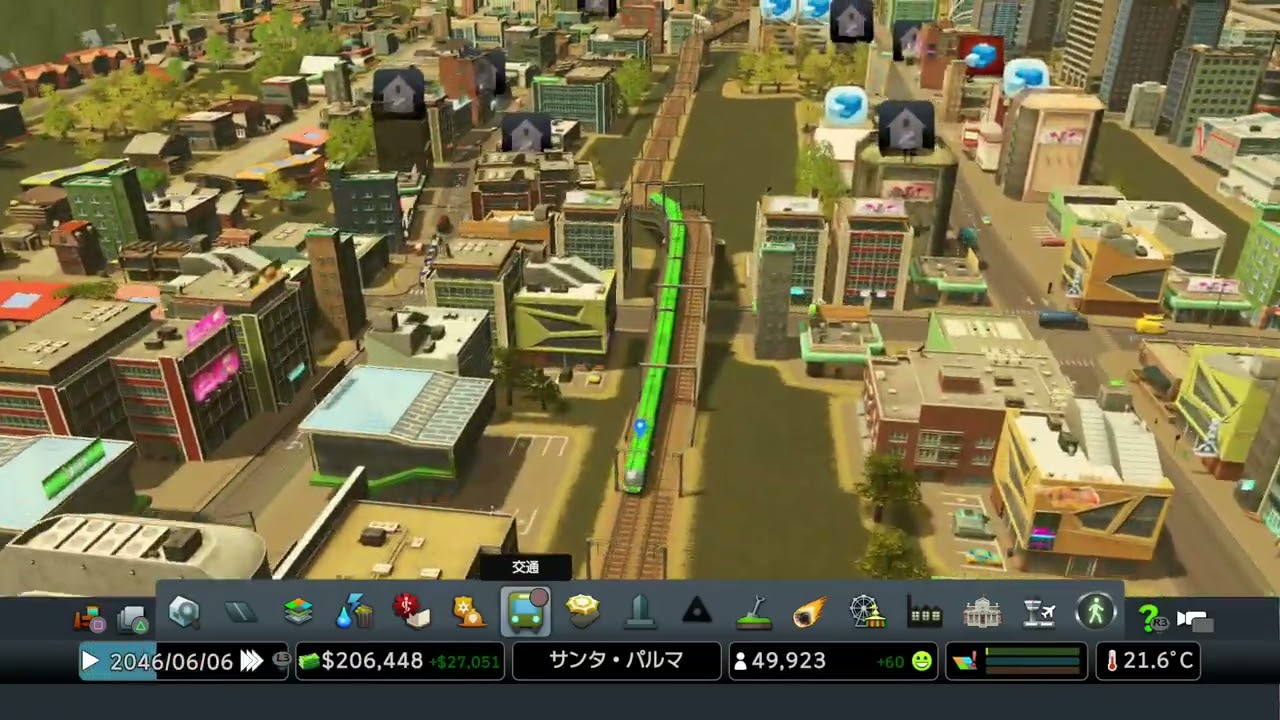Select the zoning tool with colored layers
The width and height of the screenshot is (1280, 720).
pyautogui.click(x=298, y=612)
